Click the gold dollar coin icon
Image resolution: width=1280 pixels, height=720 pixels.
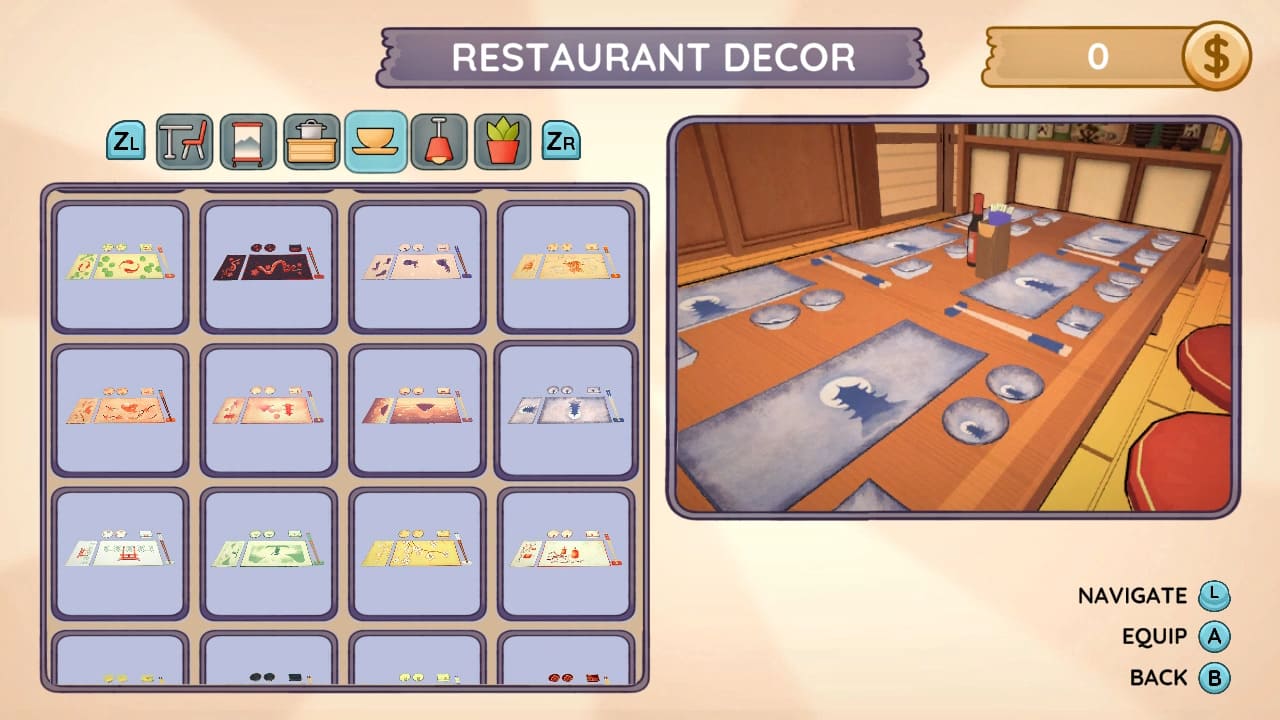(x=1217, y=57)
